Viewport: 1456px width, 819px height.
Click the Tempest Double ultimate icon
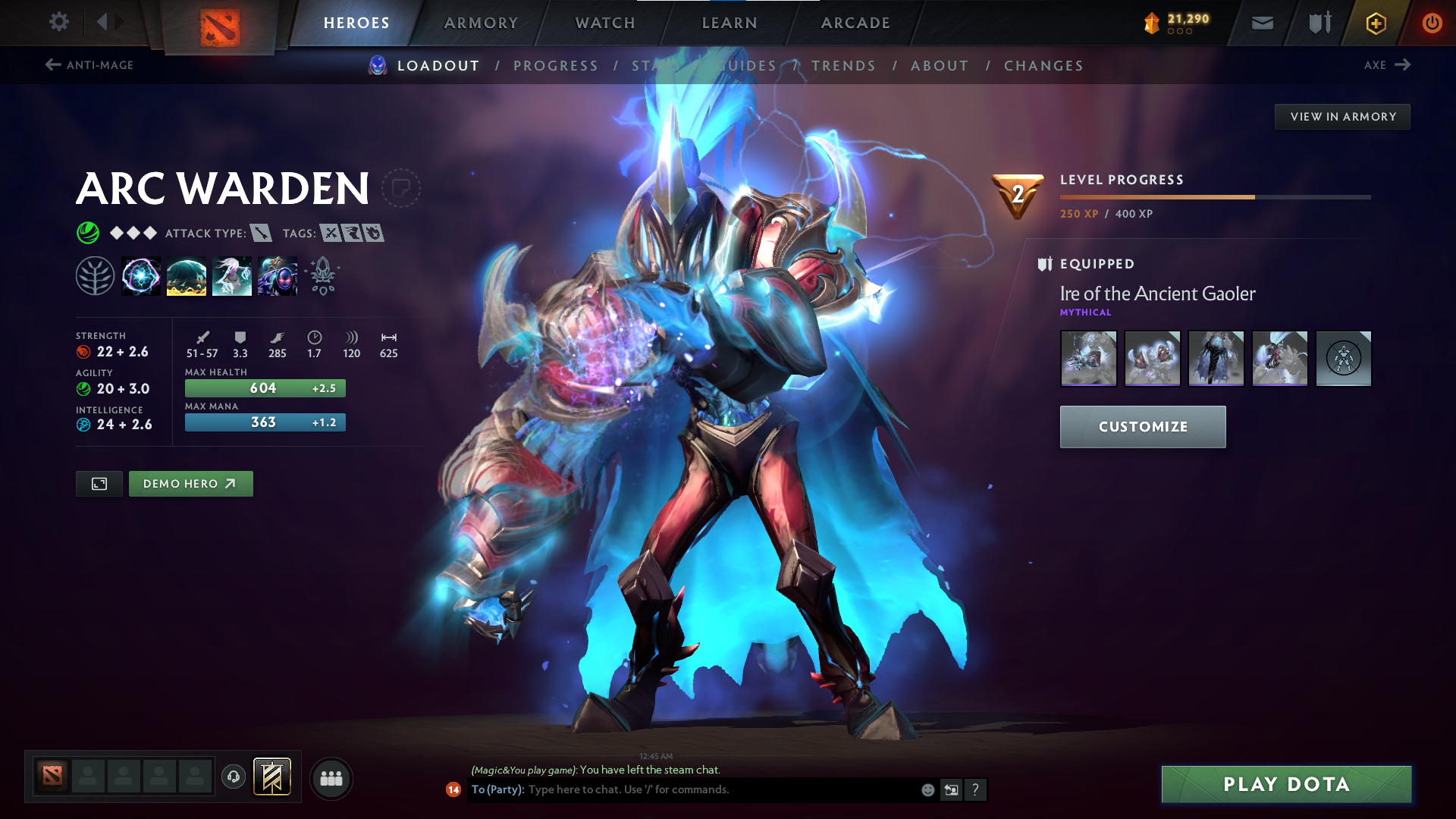click(x=278, y=275)
